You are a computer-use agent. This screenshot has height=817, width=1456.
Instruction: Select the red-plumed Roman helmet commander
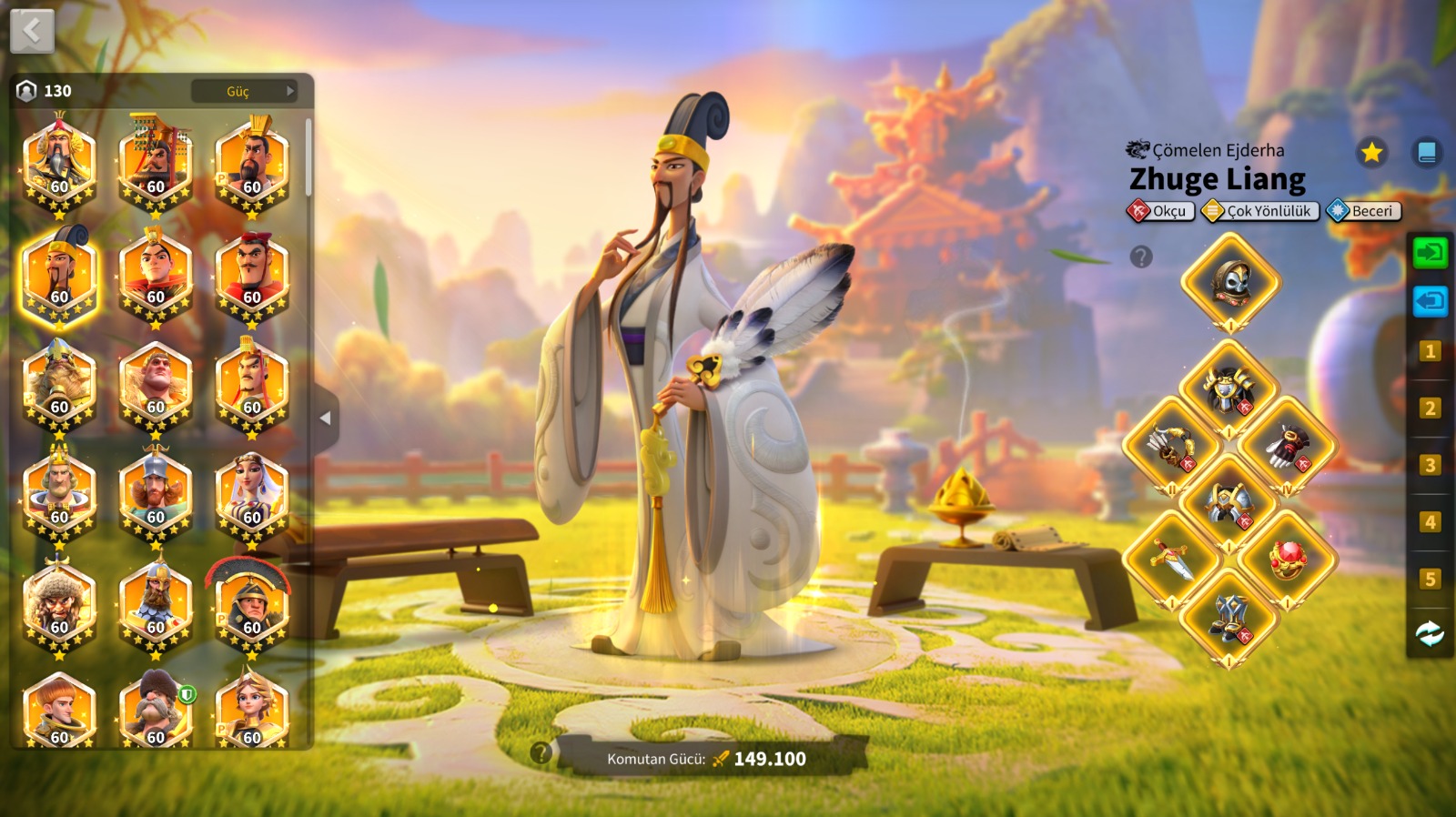[252, 602]
